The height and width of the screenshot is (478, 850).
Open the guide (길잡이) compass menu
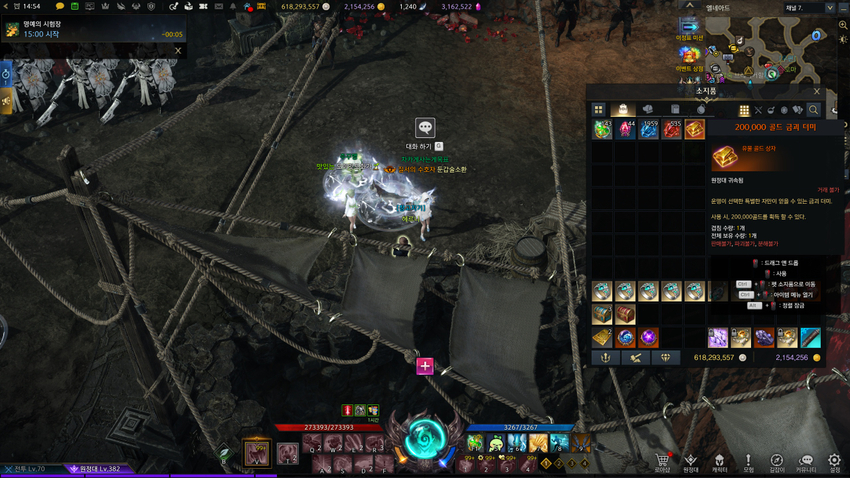(x=777, y=461)
